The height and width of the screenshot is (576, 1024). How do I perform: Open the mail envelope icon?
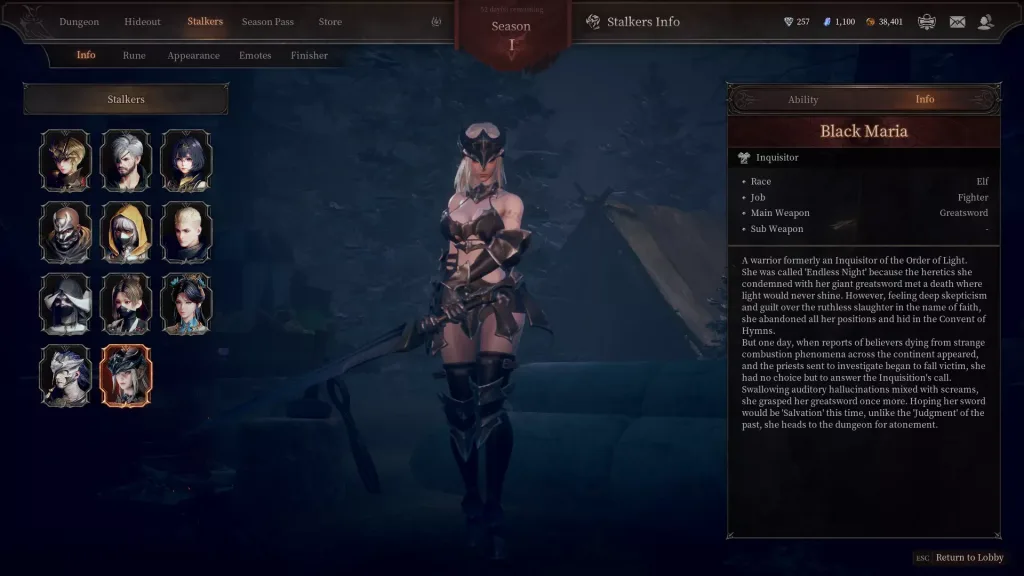pyautogui.click(x=957, y=22)
